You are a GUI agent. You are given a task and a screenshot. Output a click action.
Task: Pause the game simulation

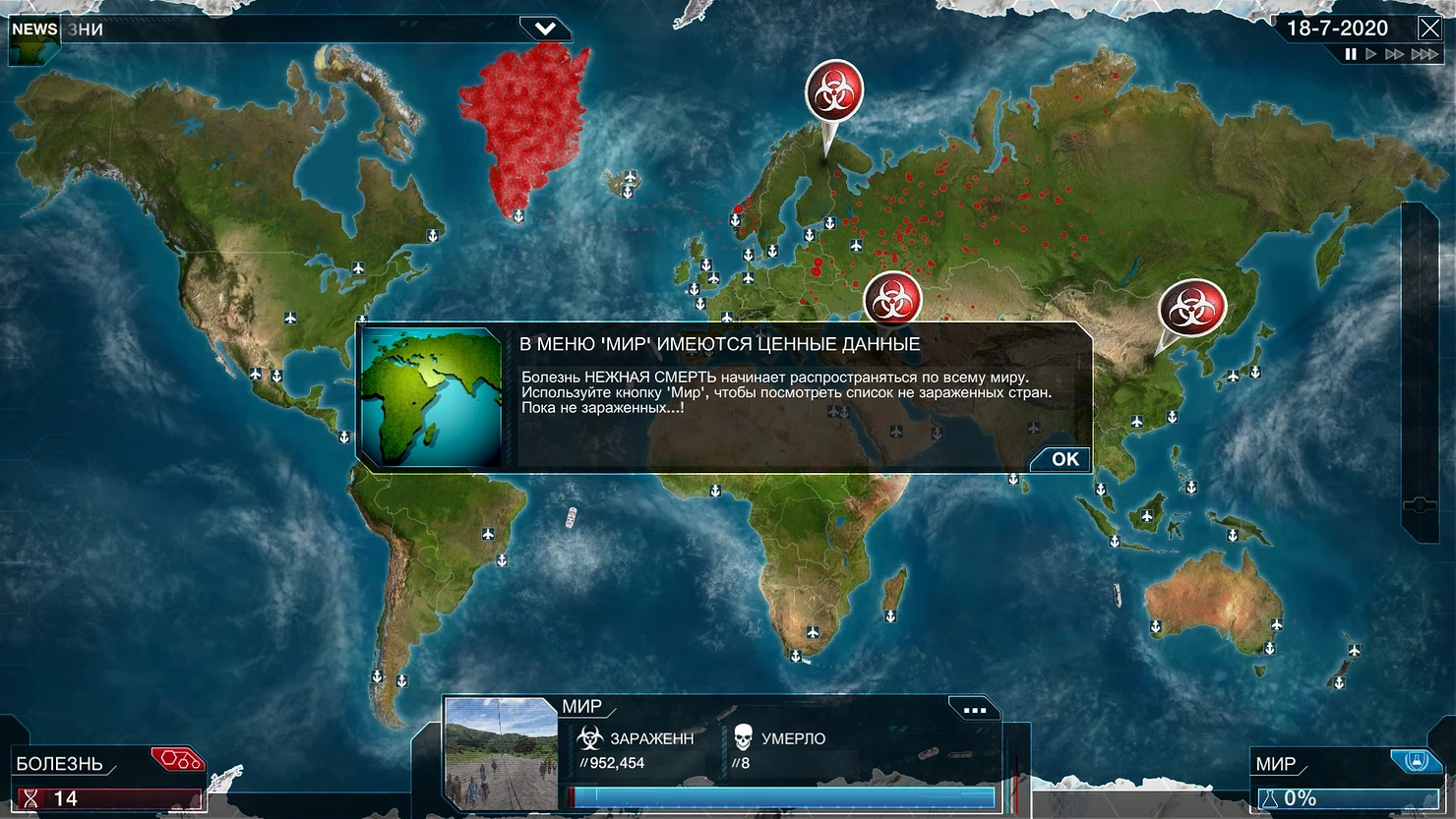[1351, 54]
